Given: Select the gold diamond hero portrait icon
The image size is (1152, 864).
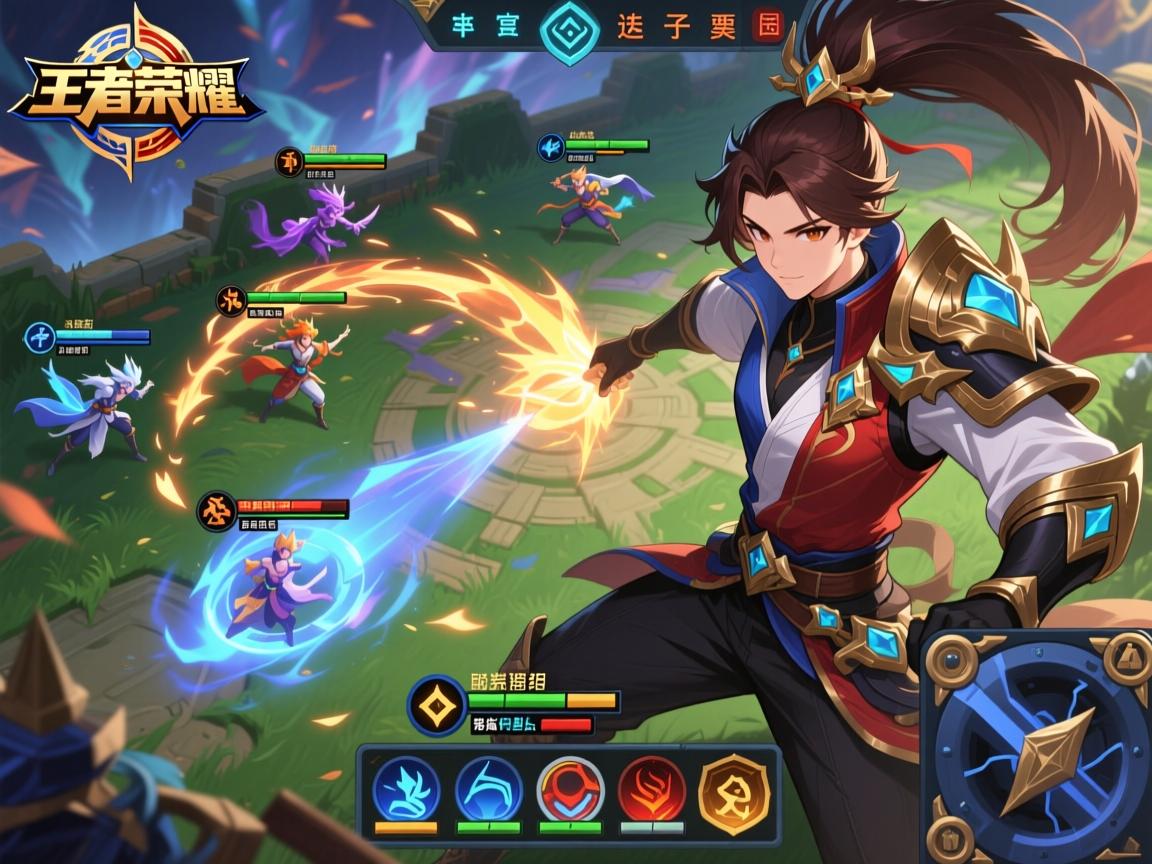Looking at the screenshot, I should tap(437, 705).
